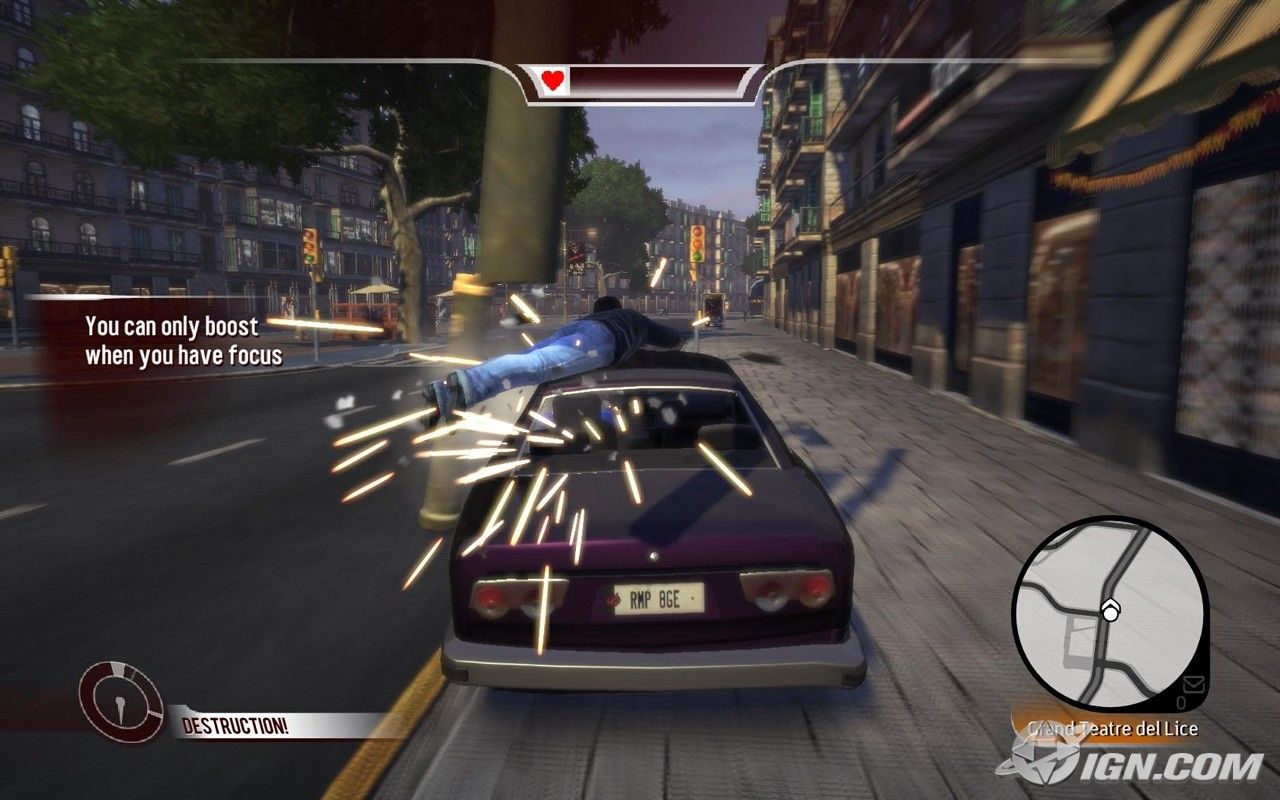Open the circular street minimap
The height and width of the screenshot is (800, 1280).
pyautogui.click(x=1109, y=613)
